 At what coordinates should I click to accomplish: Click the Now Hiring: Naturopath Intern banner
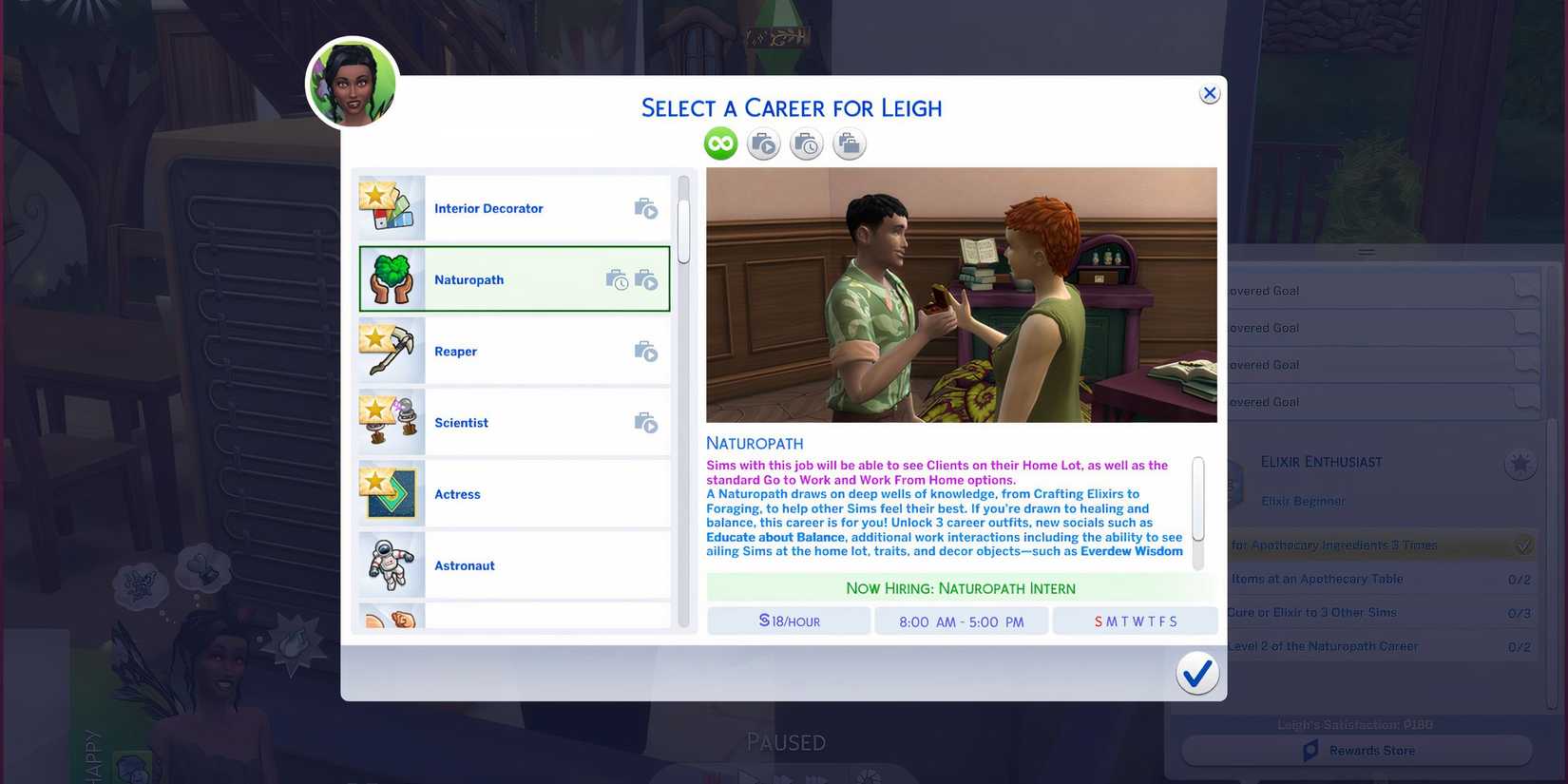tap(961, 587)
